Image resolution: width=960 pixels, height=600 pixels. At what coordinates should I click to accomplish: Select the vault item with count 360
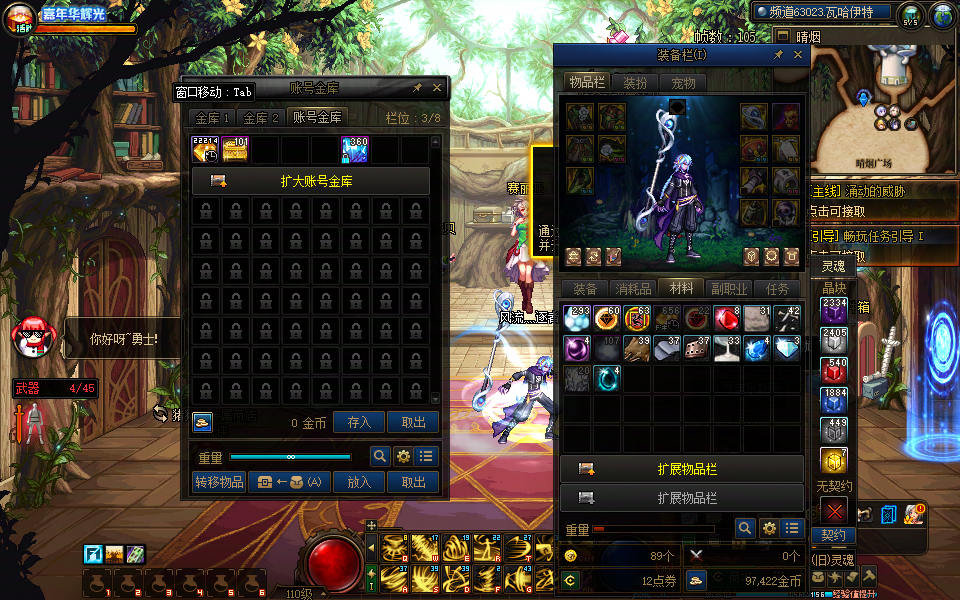click(x=355, y=149)
